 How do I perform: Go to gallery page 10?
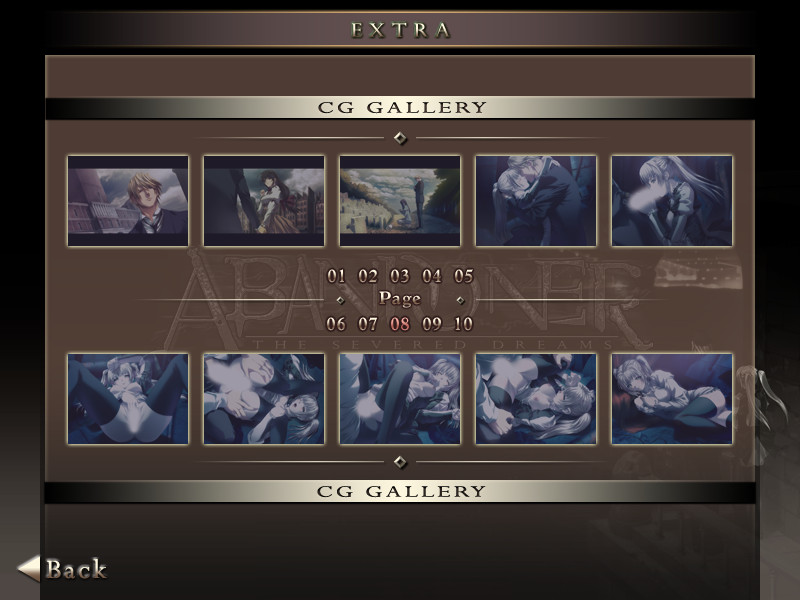(463, 324)
